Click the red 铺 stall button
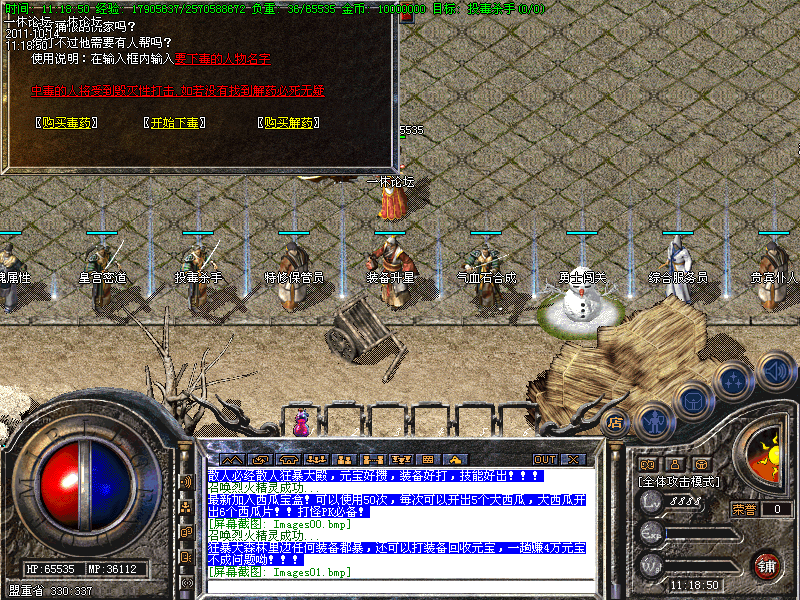Viewport: 800px width, 600px height. tap(766, 564)
